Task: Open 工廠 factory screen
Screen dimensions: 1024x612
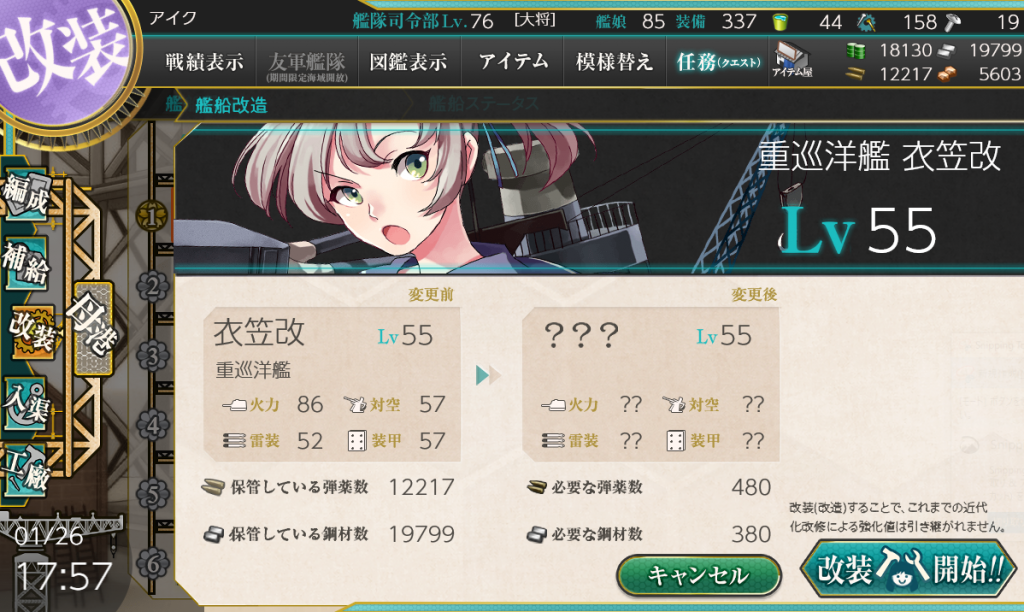Action: click(x=27, y=465)
